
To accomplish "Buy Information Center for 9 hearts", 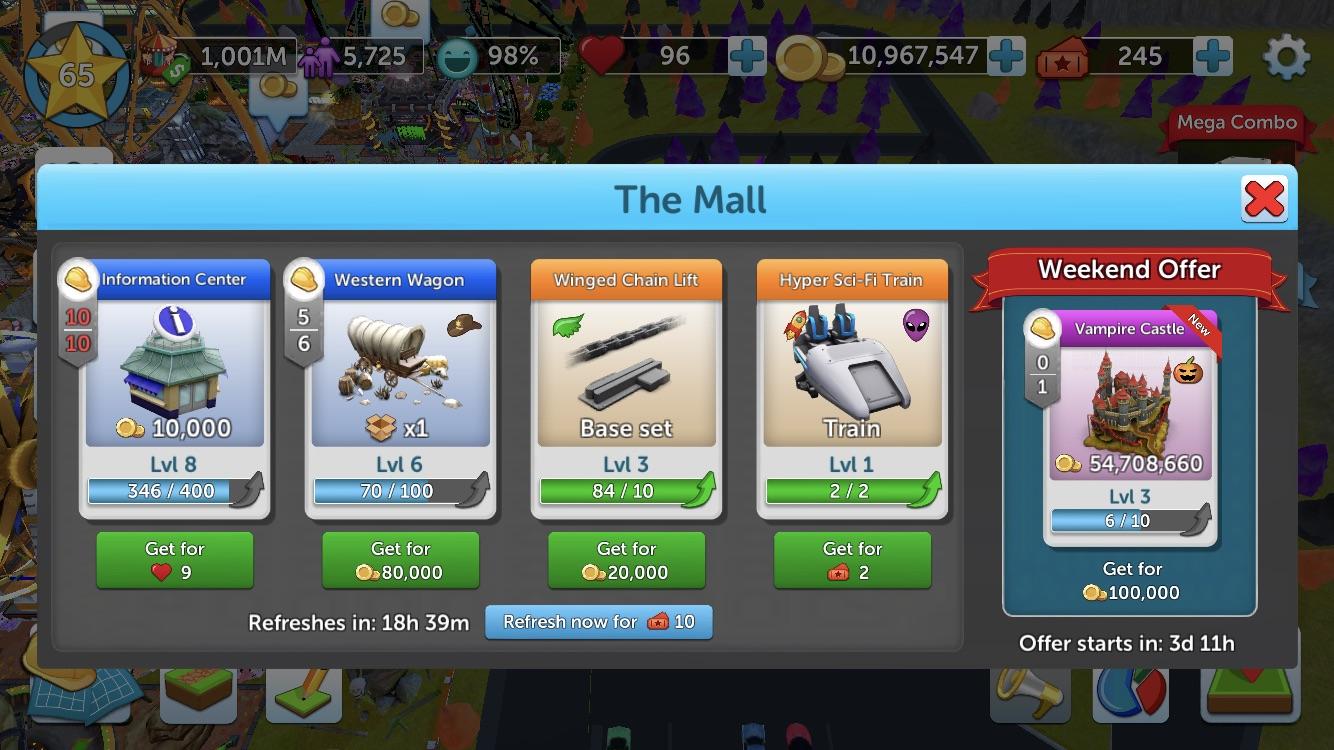I will [174, 560].
